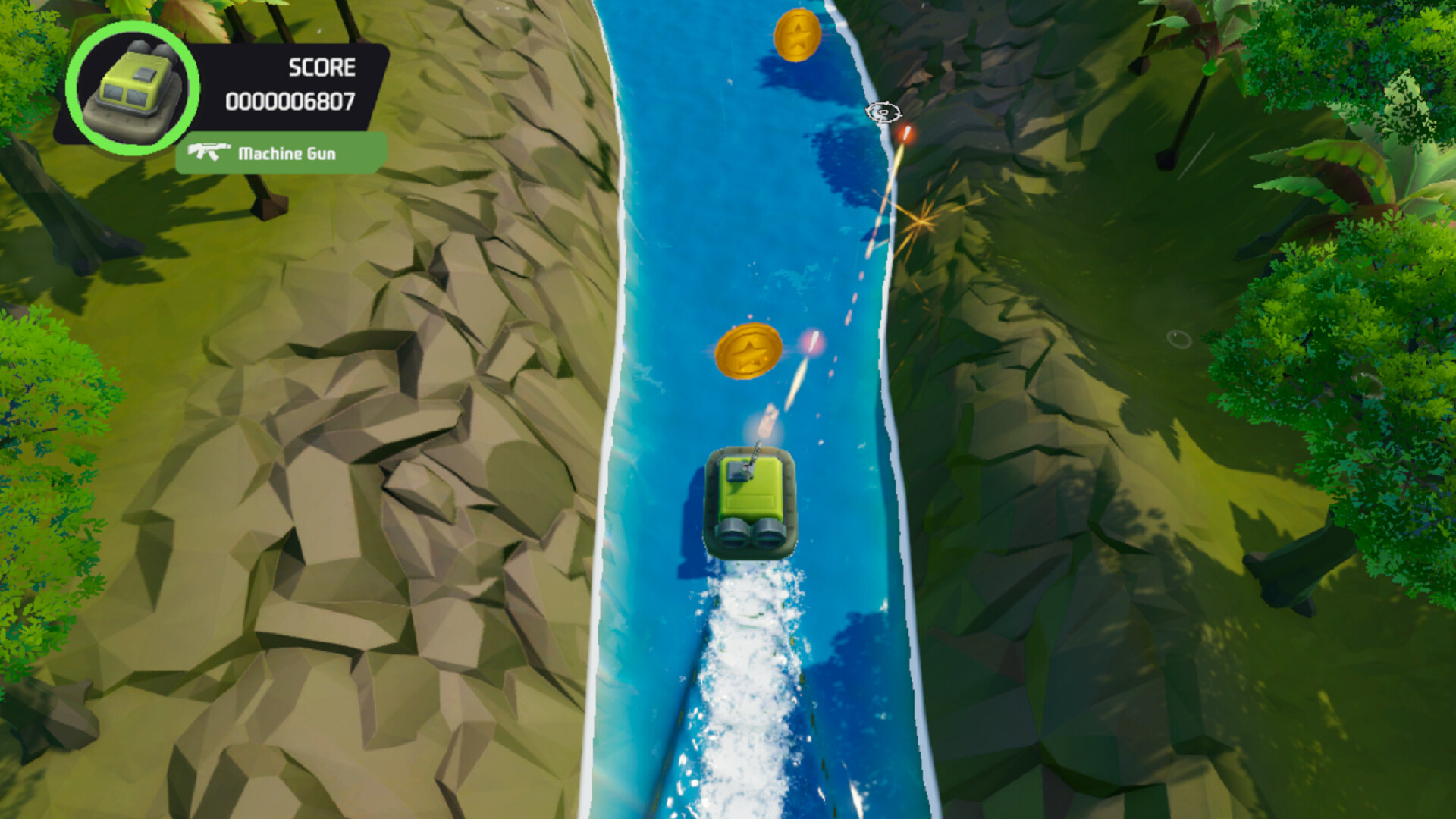Click the score value 0000006807
Screen dimensions: 1456x819
(x=290, y=100)
